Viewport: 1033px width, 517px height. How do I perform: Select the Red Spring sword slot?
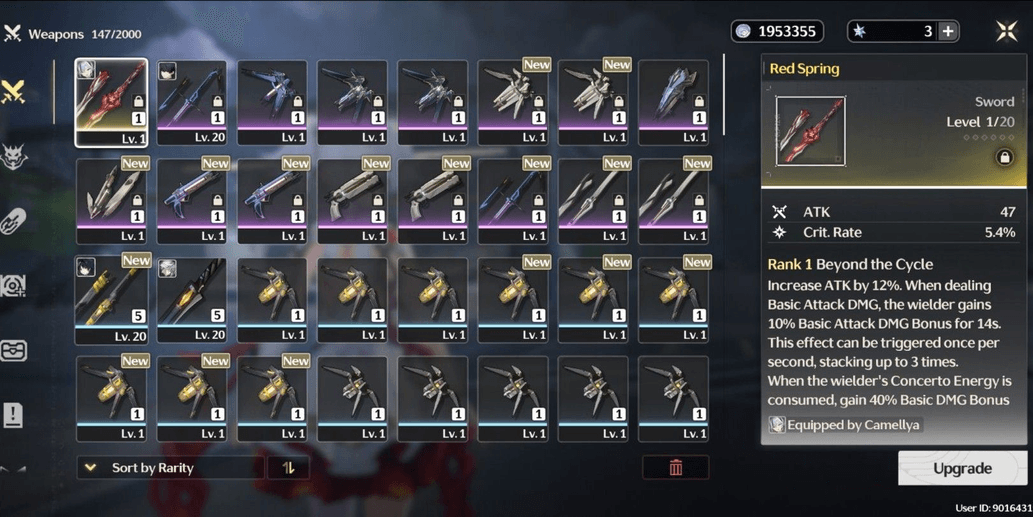(111, 102)
